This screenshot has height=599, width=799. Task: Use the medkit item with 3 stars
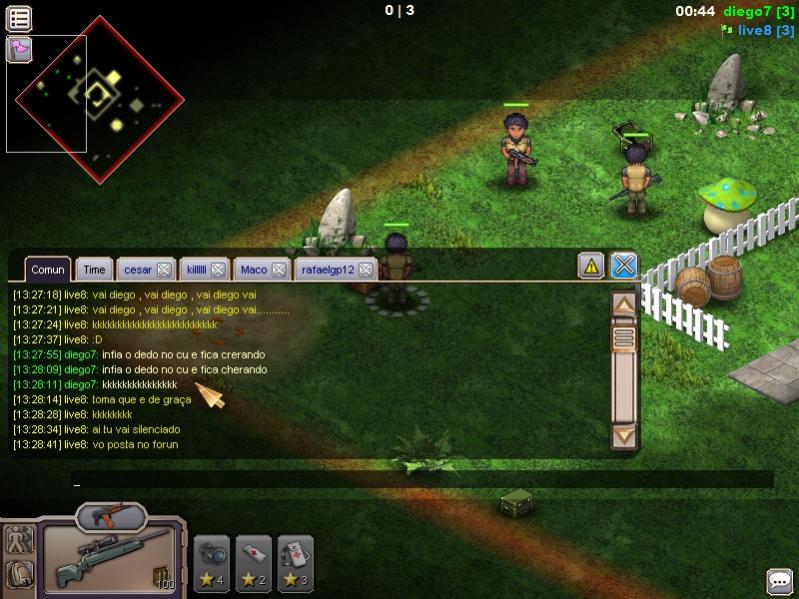click(x=296, y=563)
